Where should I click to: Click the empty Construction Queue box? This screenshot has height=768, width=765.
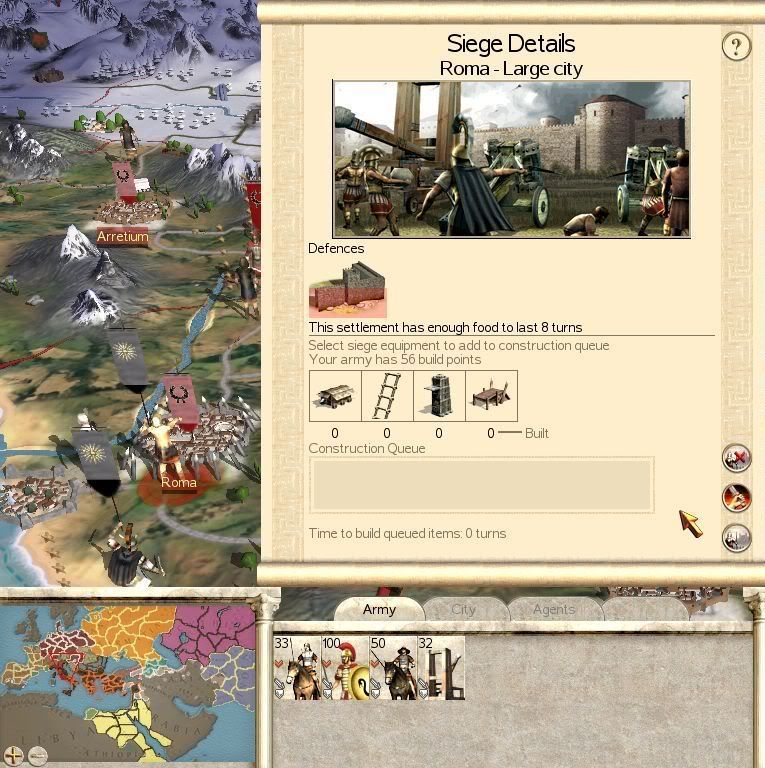(481, 485)
